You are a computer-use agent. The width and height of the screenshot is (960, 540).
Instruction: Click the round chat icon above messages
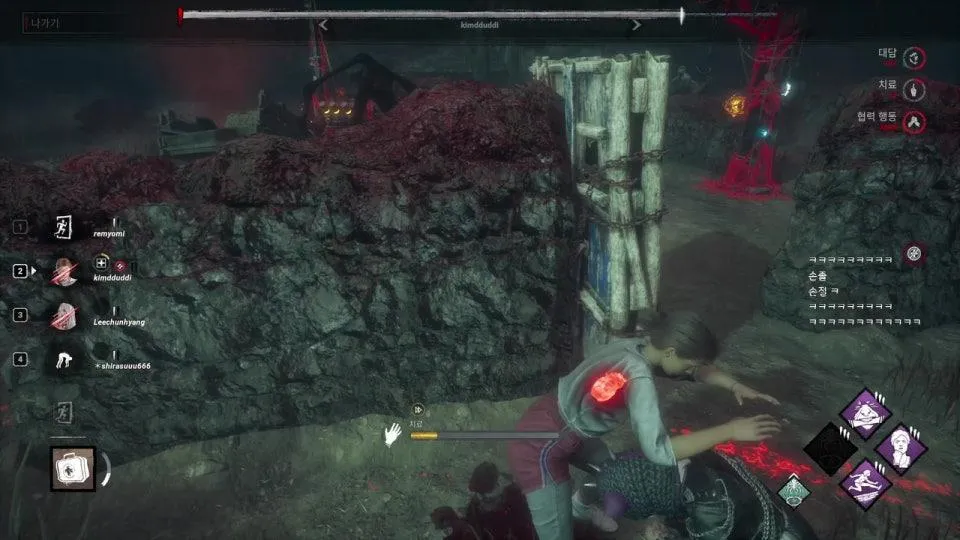coord(913,253)
